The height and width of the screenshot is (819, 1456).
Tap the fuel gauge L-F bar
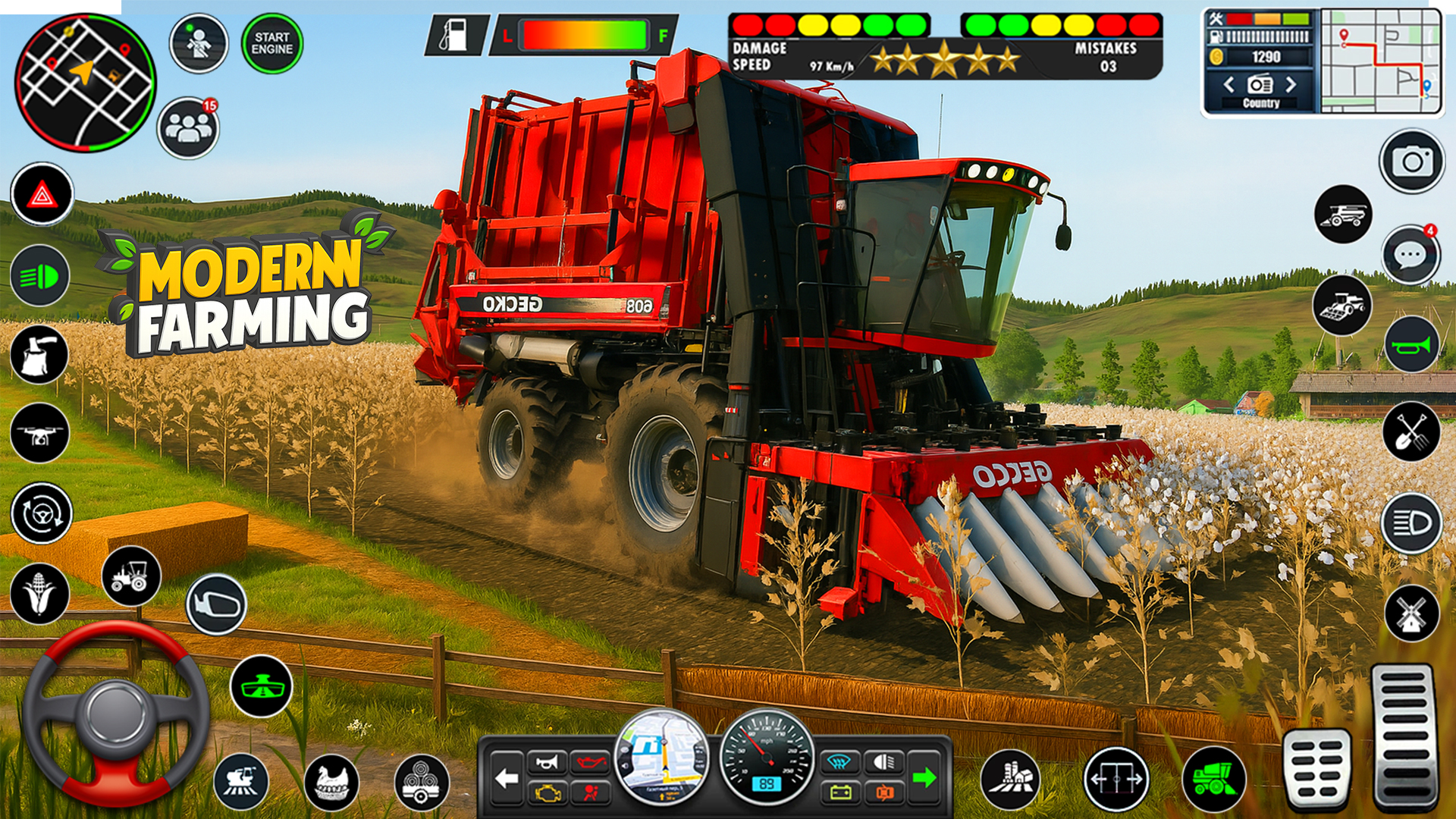tap(584, 34)
